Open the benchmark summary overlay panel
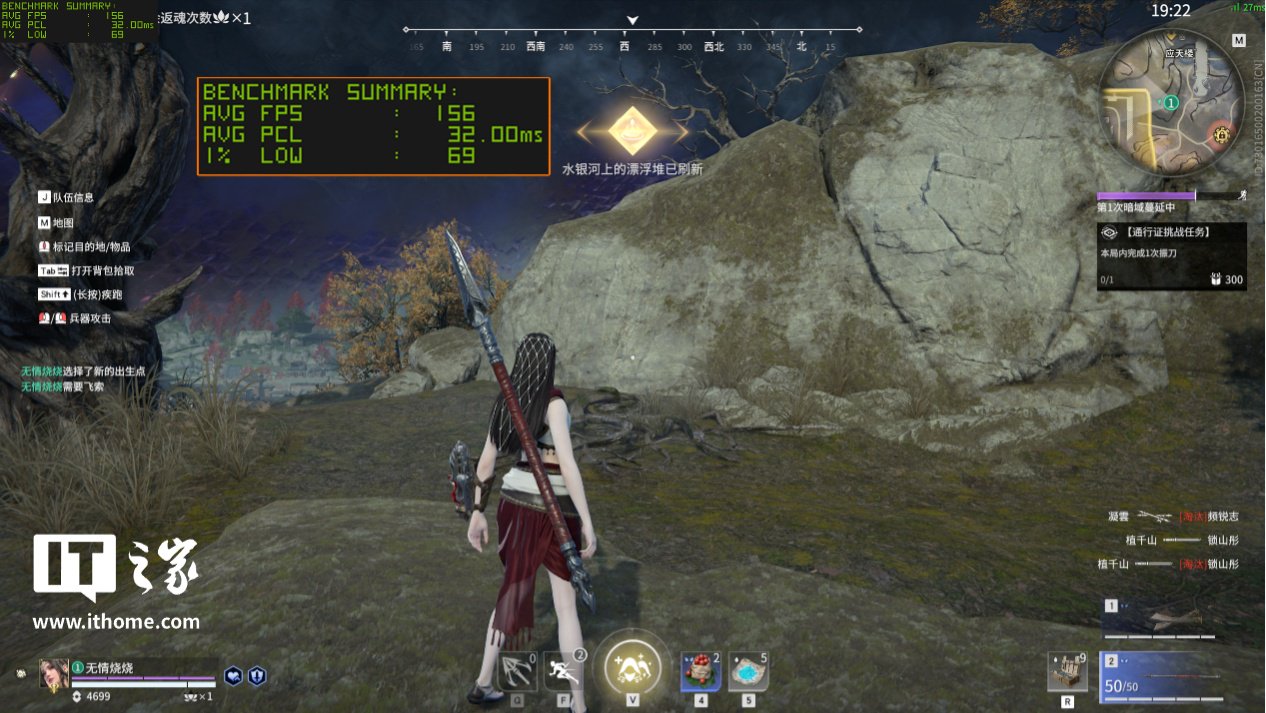This screenshot has width=1266, height=713. click(x=373, y=126)
